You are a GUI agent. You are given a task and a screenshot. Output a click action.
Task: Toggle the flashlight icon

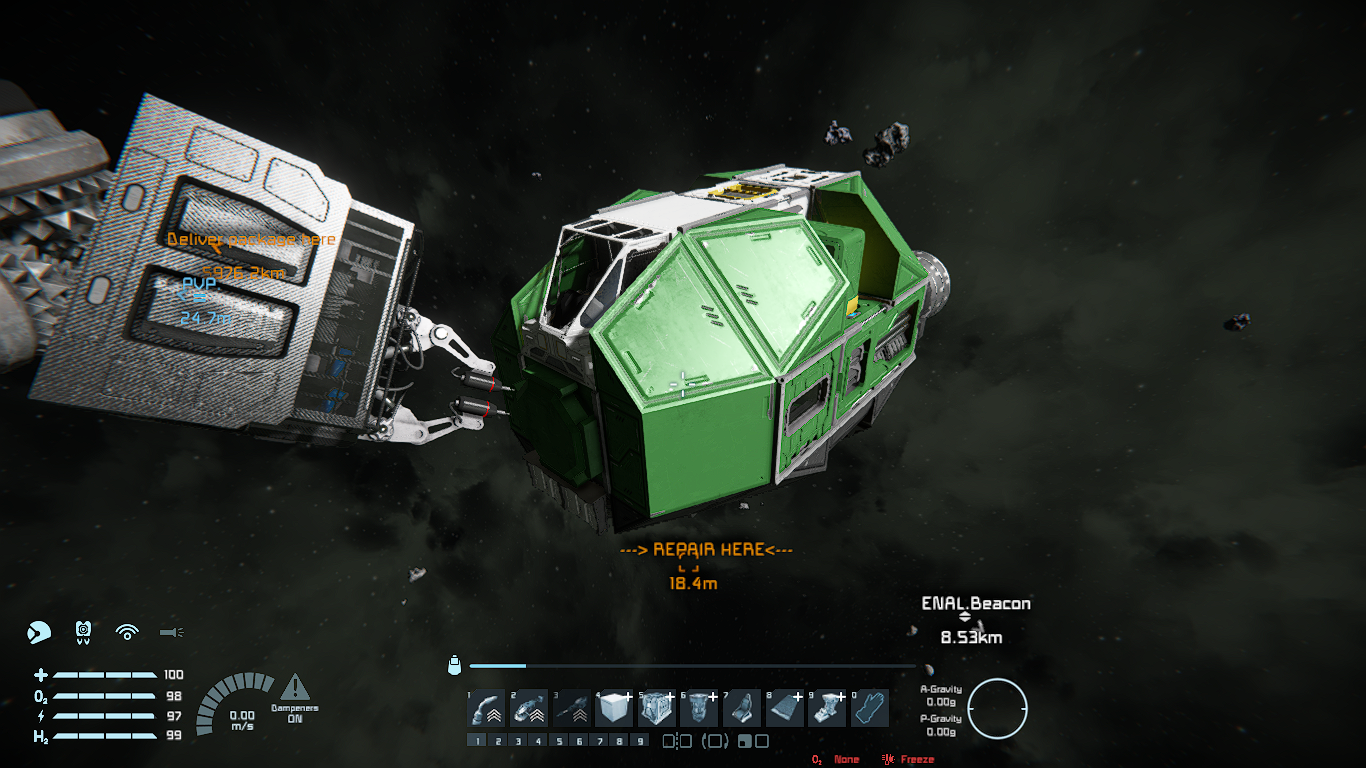172,632
